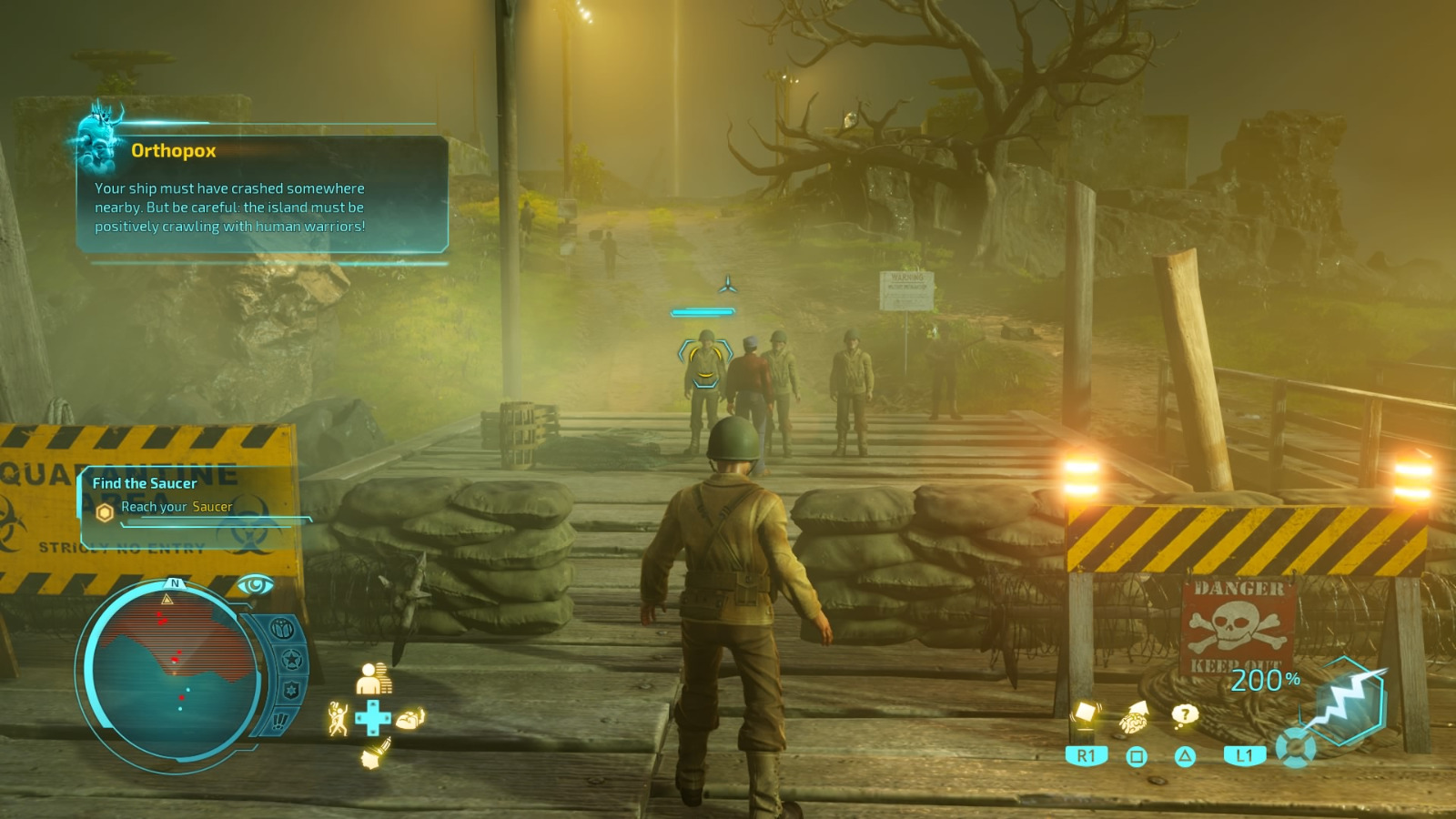Select the Telekinesis ability above R1
The width and height of the screenshot is (1456, 819).
1086,715
